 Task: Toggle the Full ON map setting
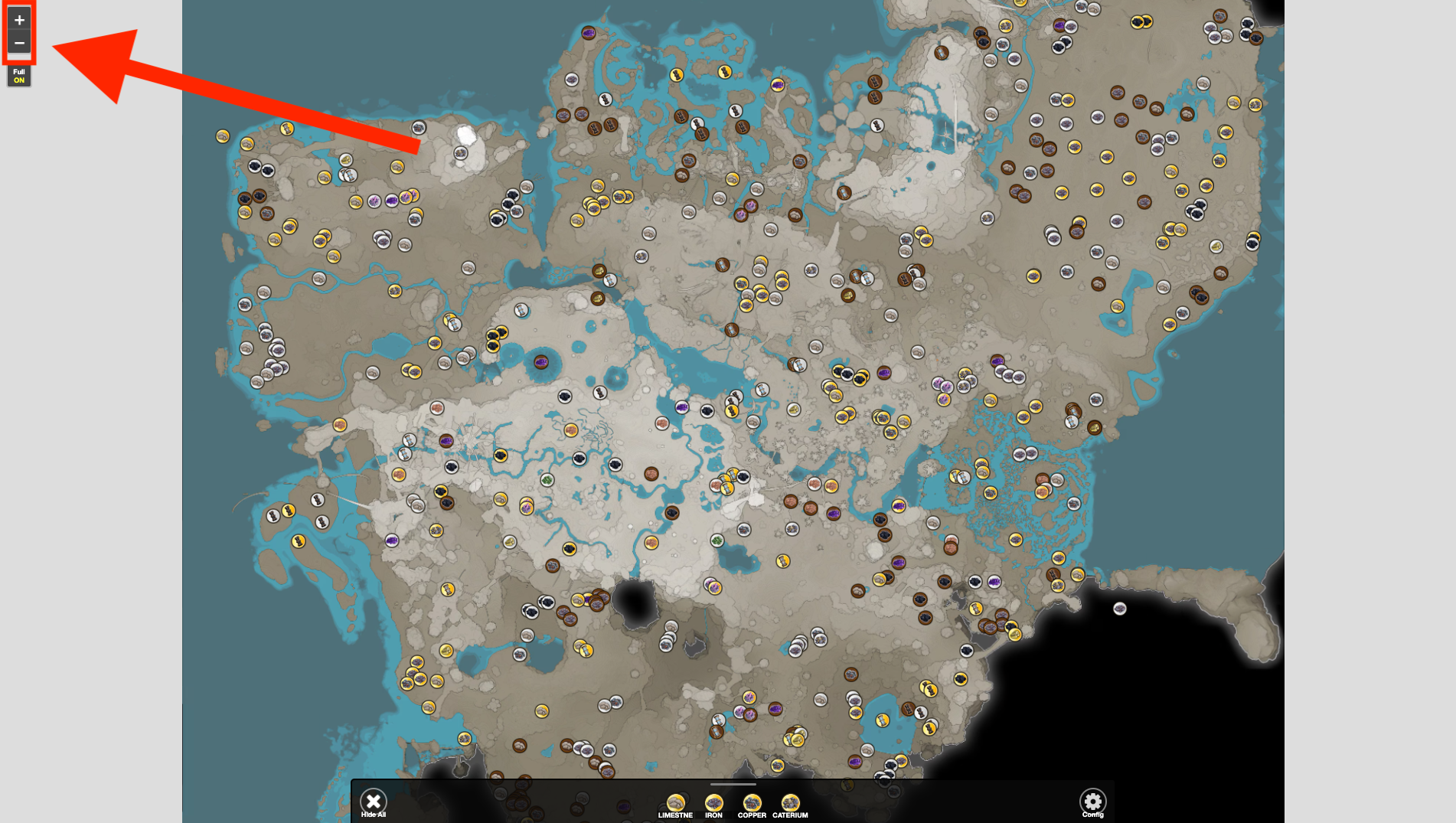(19, 75)
